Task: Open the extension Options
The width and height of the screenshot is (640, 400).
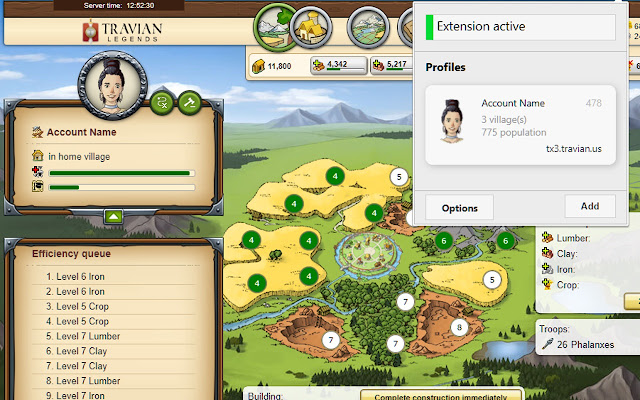Action: click(459, 208)
